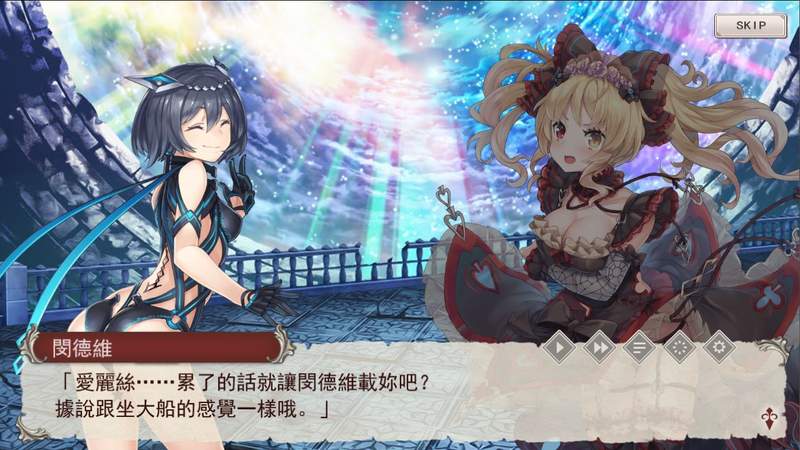Screen dimensions: 800x450
Task: Start auto-play with the play triangle icon
Action: pos(563,348)
